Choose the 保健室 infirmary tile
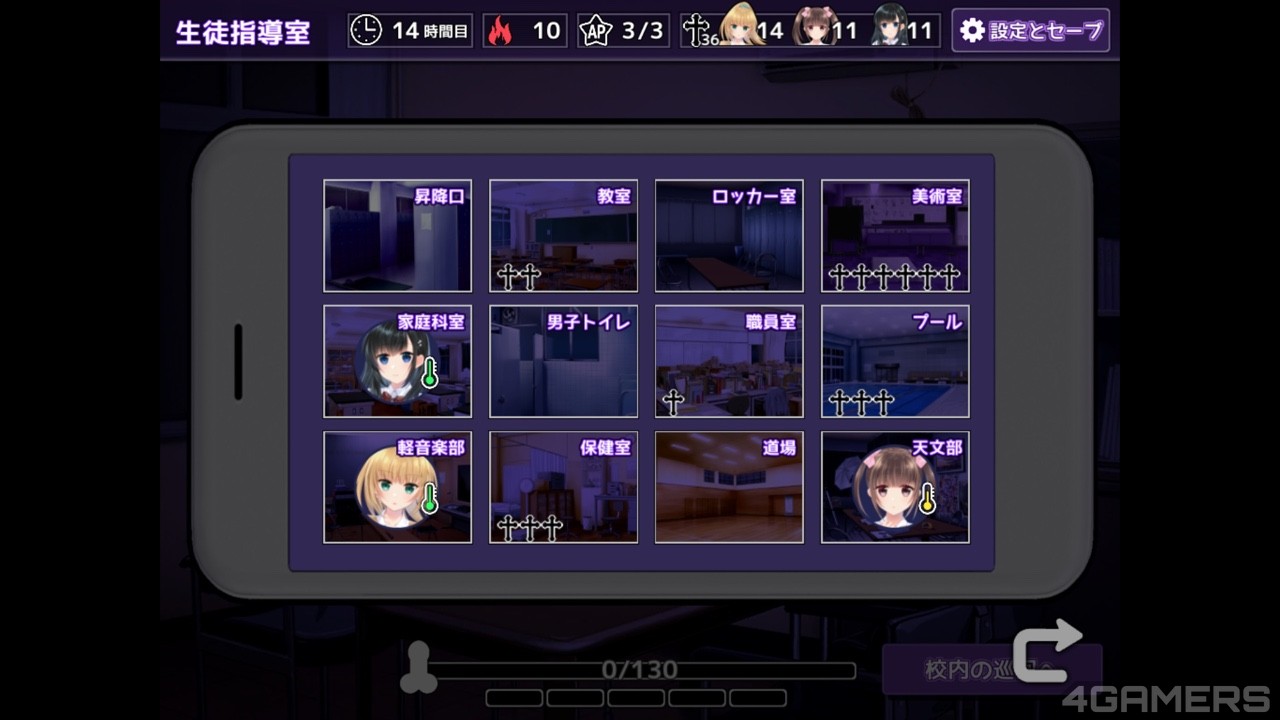The height and width of the screenshot is (720, 1280). pos(563,487)
